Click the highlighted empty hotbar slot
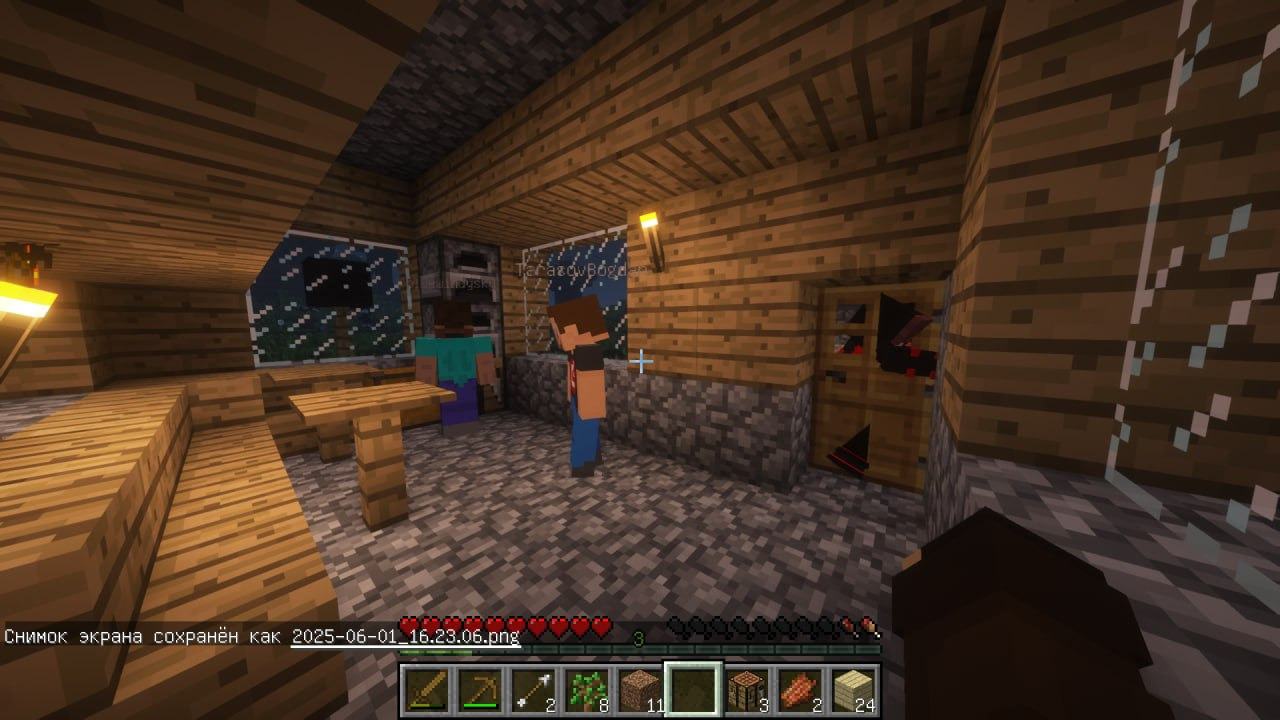Image resolution: width=1280 pixels, height=720 pixels. [693, 690]
